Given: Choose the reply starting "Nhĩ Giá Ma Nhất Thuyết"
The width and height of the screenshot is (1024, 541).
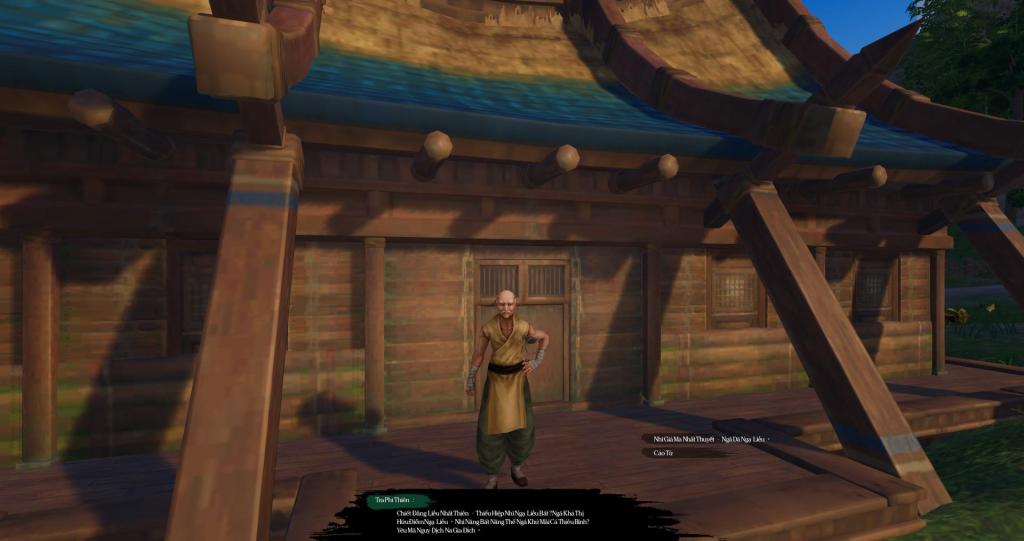Looking at the screenshot, I should pyautogui.click(x=709, y=439).
